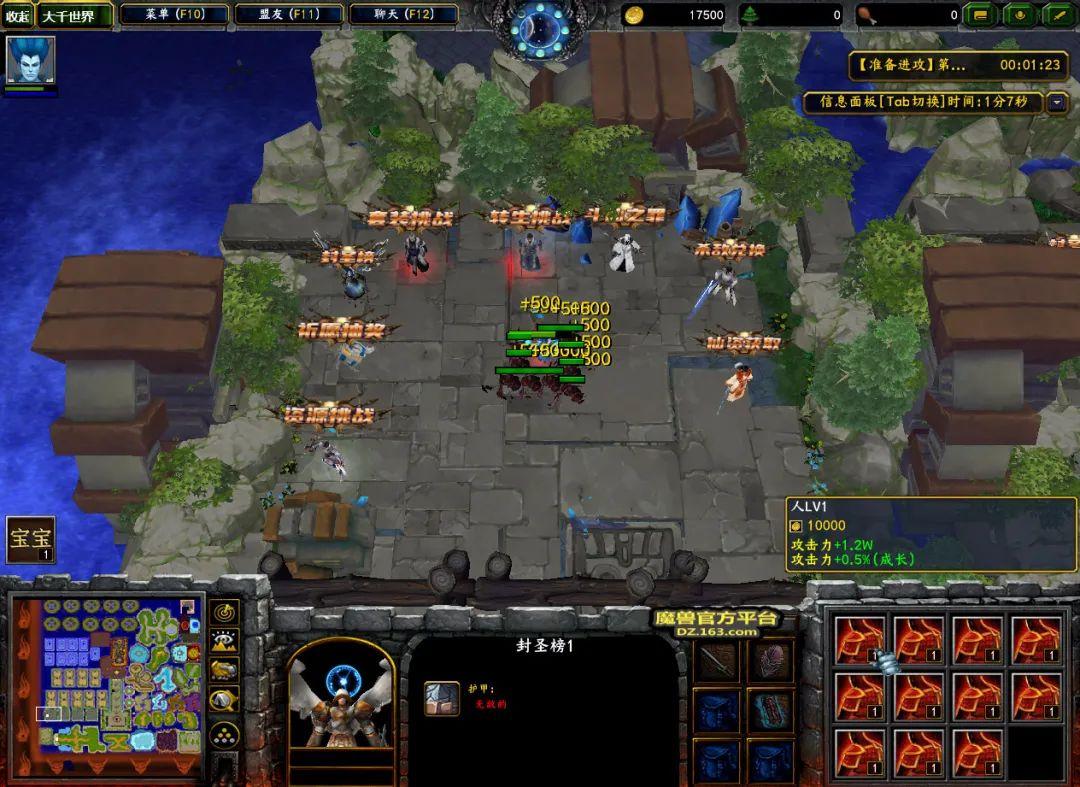The width and height of the screenshot is (1080, 787).
Task: Select the idle-worker style 人LV1 tooltip panel
Action: point(932,534)
